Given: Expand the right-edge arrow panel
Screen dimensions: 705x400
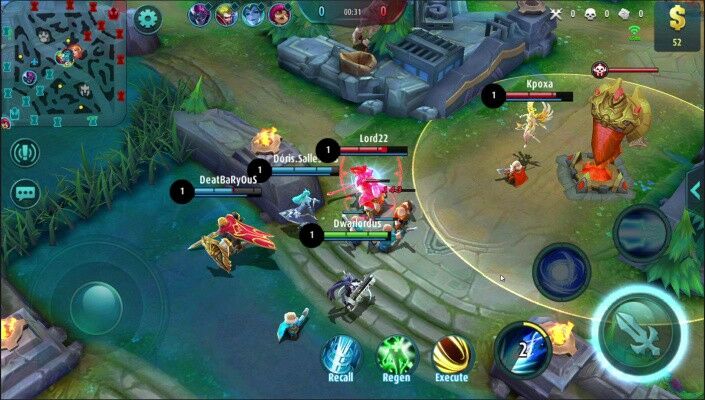Looking at the screenshot, I should coord(696,190).
